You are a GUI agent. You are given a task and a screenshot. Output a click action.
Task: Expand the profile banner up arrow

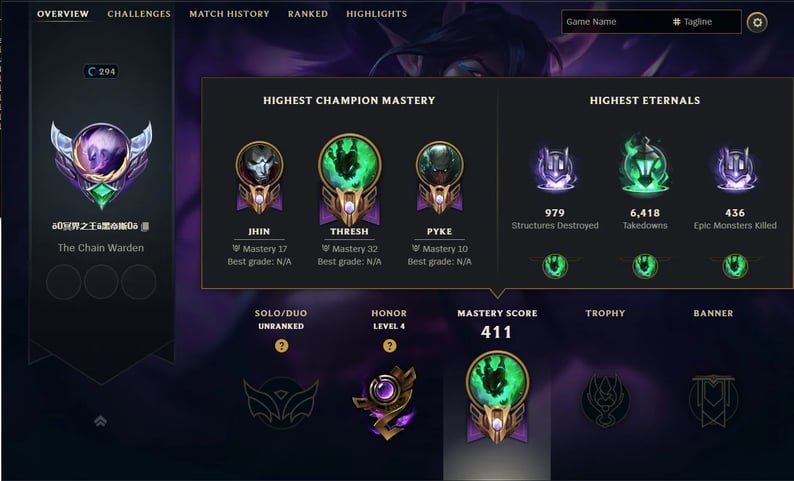click(101, 421)
